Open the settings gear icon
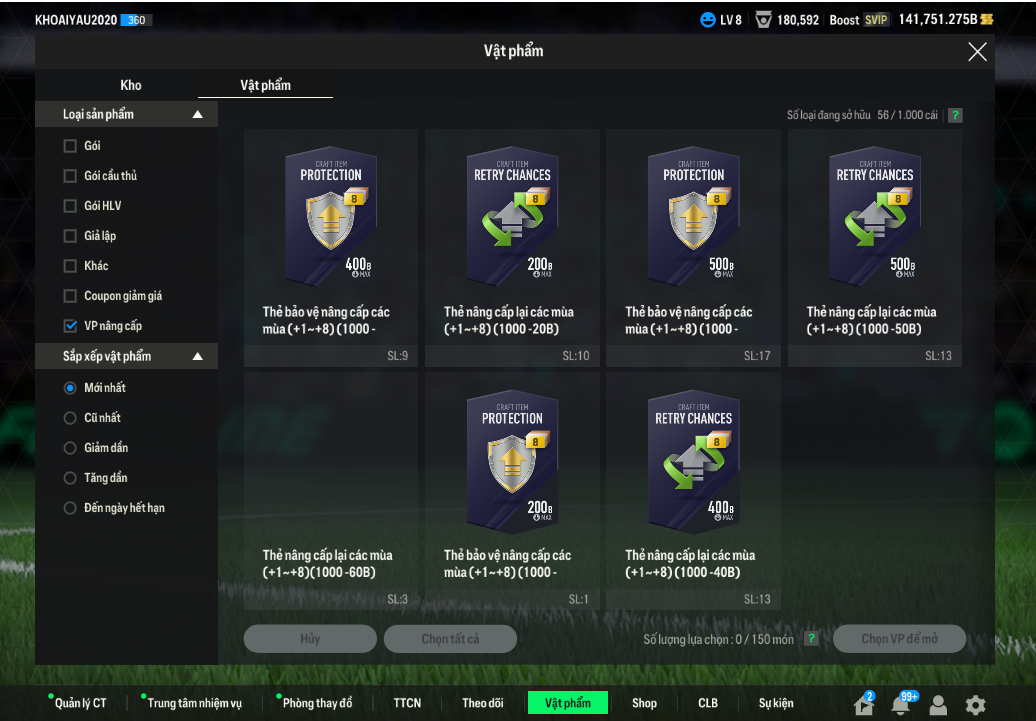This screenshot has width=1036, height=721. (975, 705)
